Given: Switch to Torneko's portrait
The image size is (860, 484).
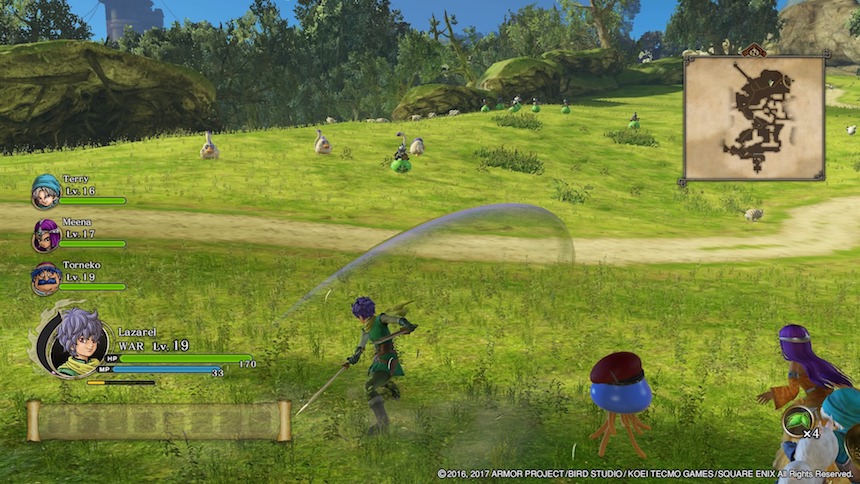Looking at the screenshot, I should tap(45, 278).
